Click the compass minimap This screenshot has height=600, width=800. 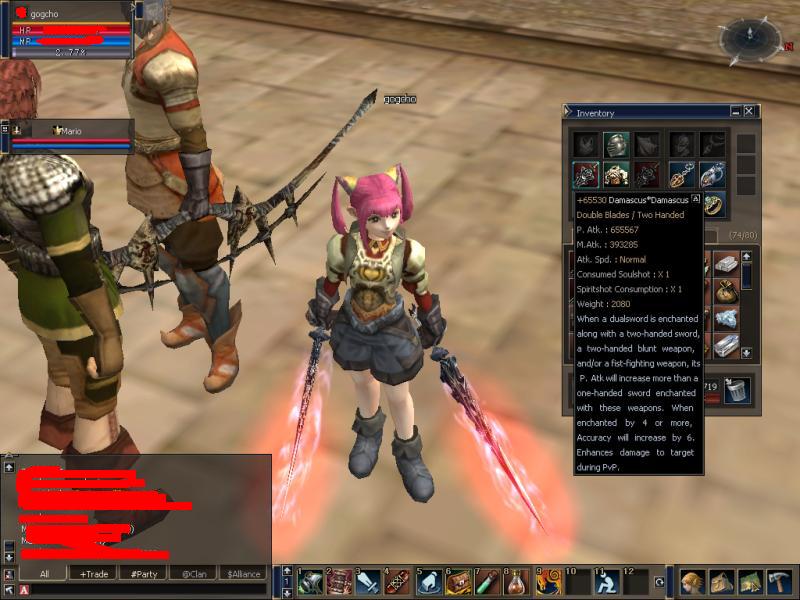pos(747,40)
